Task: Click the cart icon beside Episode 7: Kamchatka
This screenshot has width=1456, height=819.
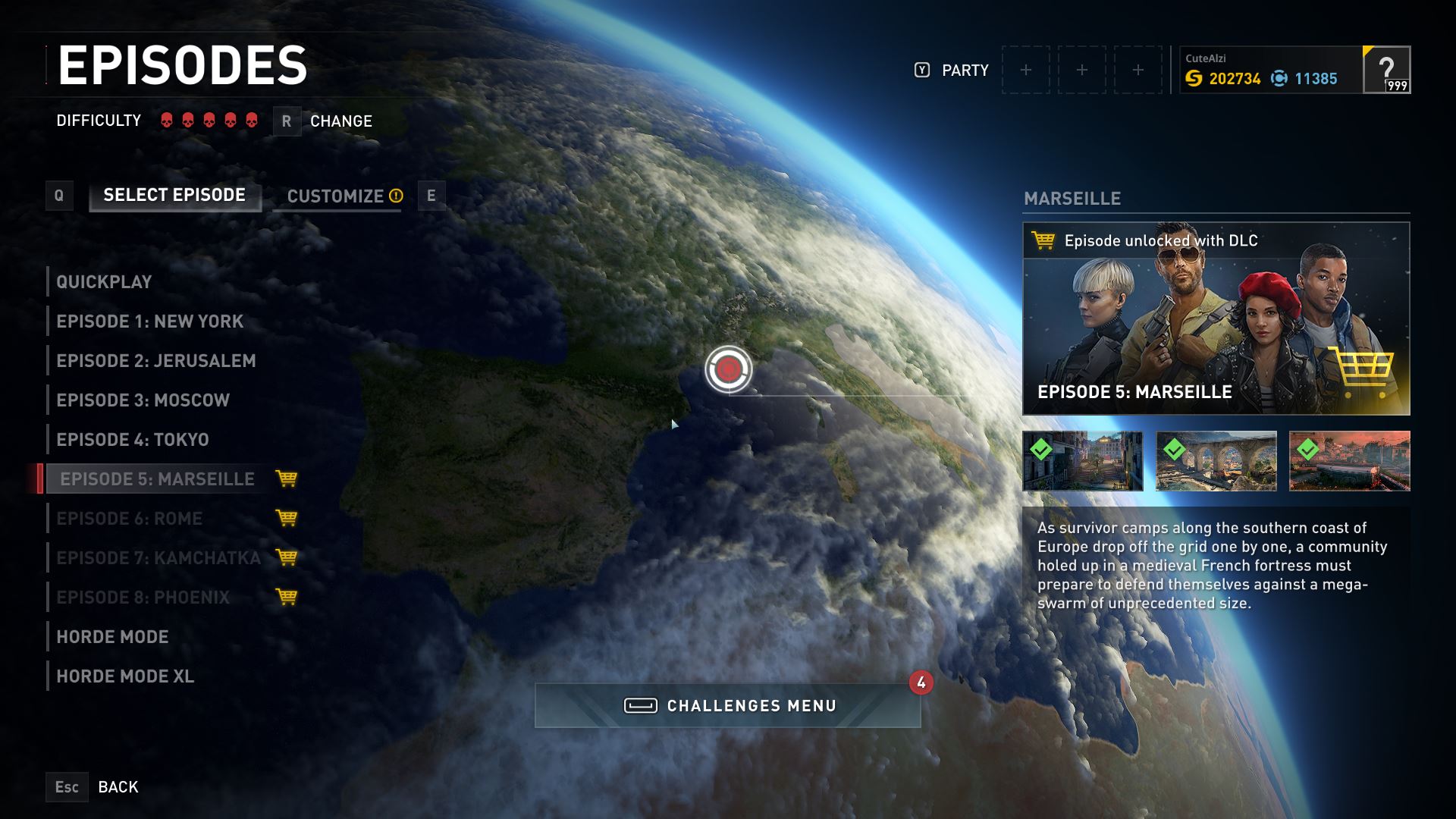Action: pyautogui.click(x=286, y=558)
